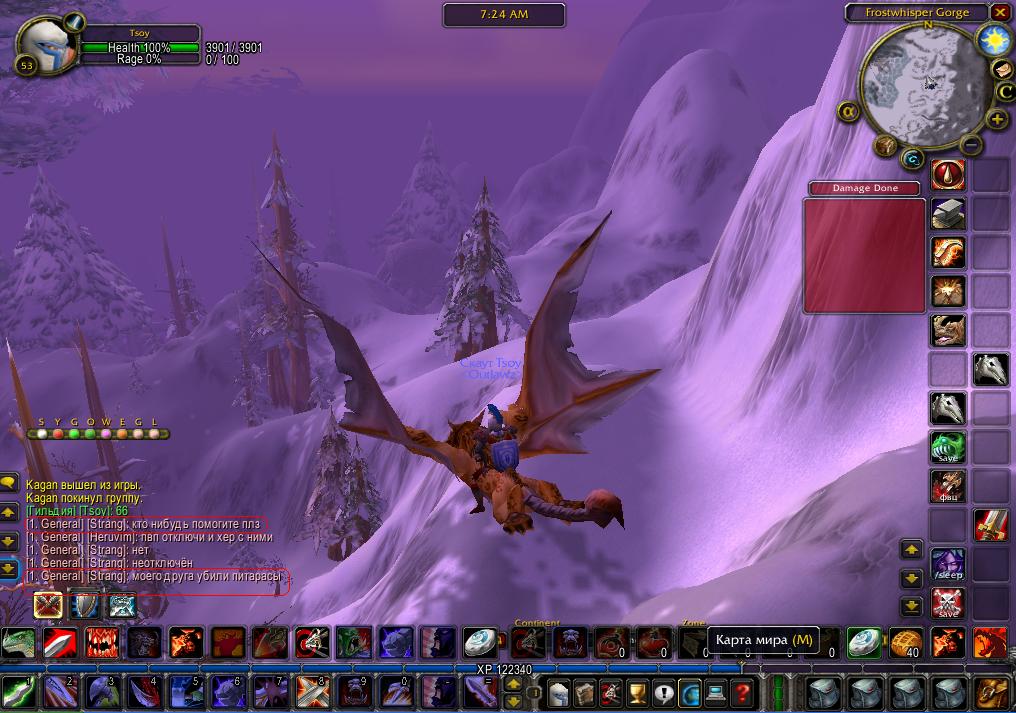Zoom in the minimap with the plus button
The height and width of the screenshot is (713, 1016).
click(x=996, y=119)
